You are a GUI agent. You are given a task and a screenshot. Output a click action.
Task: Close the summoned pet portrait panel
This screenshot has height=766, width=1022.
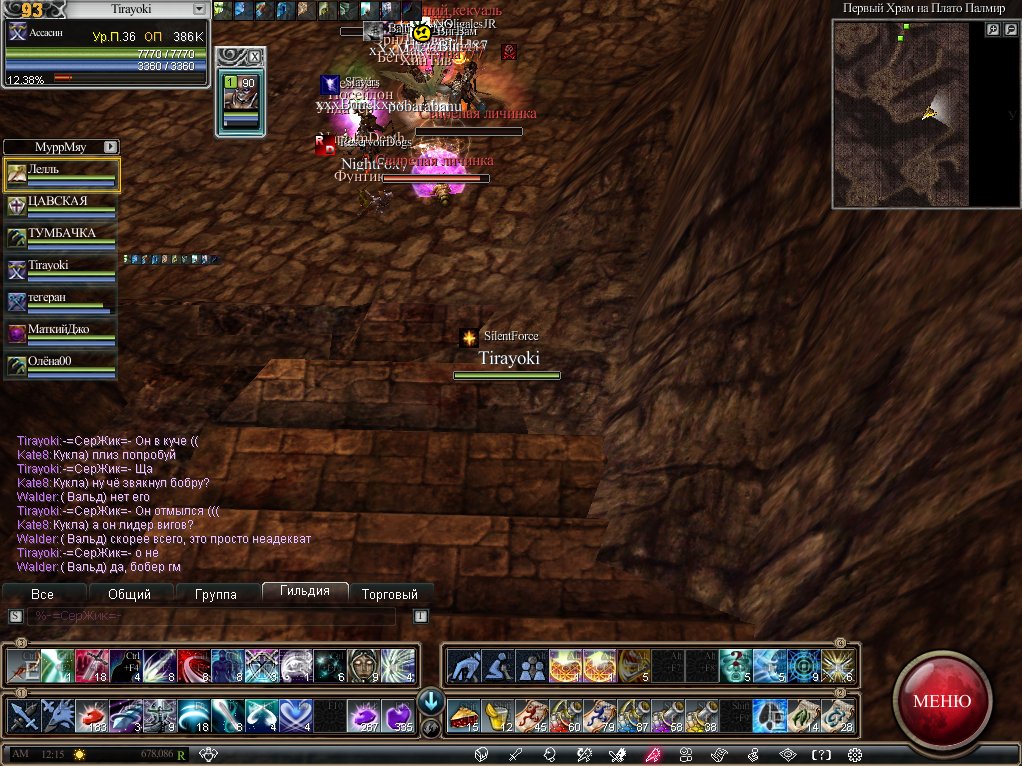(254, 56)
